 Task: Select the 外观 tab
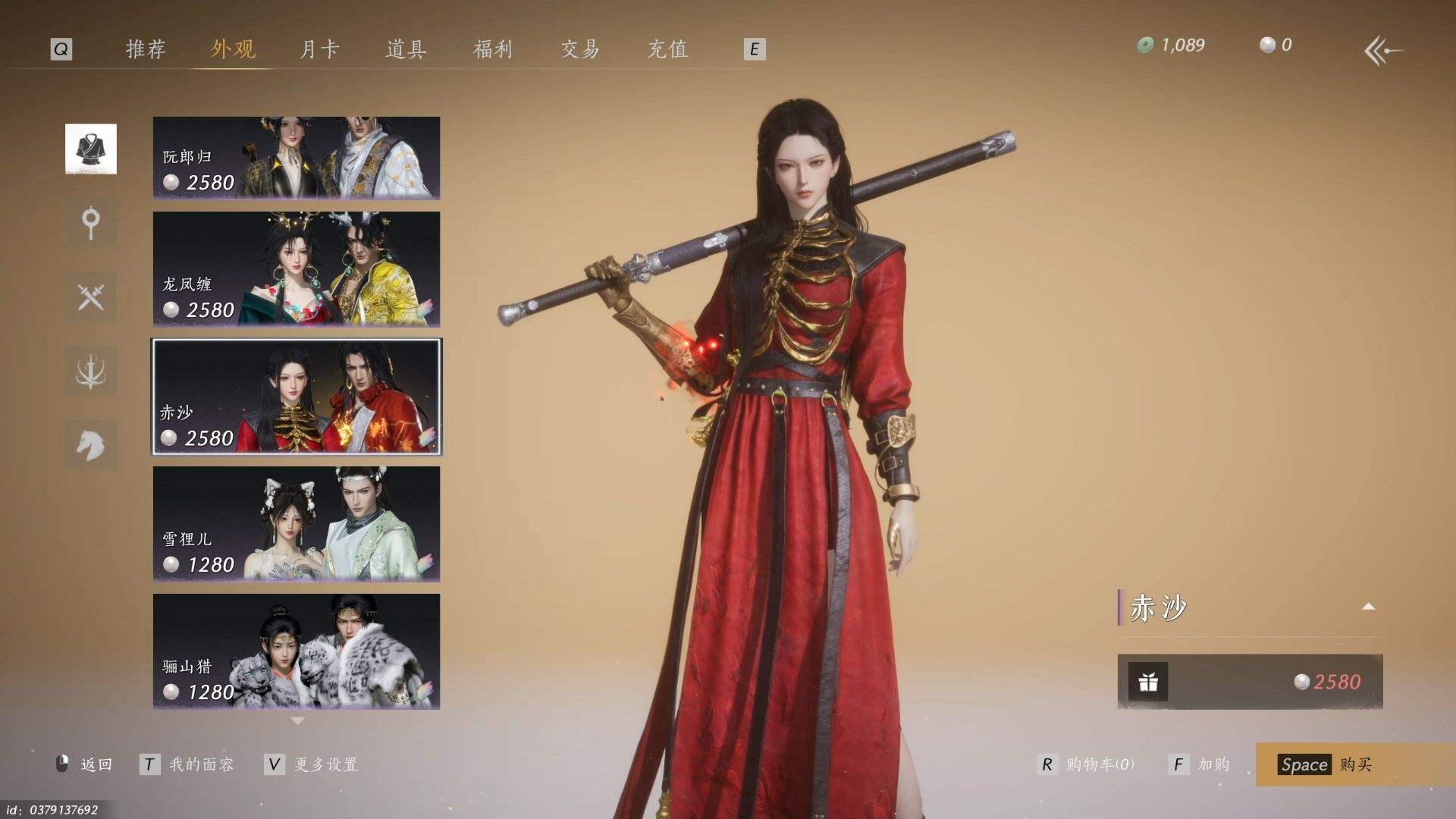(x=233, y=49)
